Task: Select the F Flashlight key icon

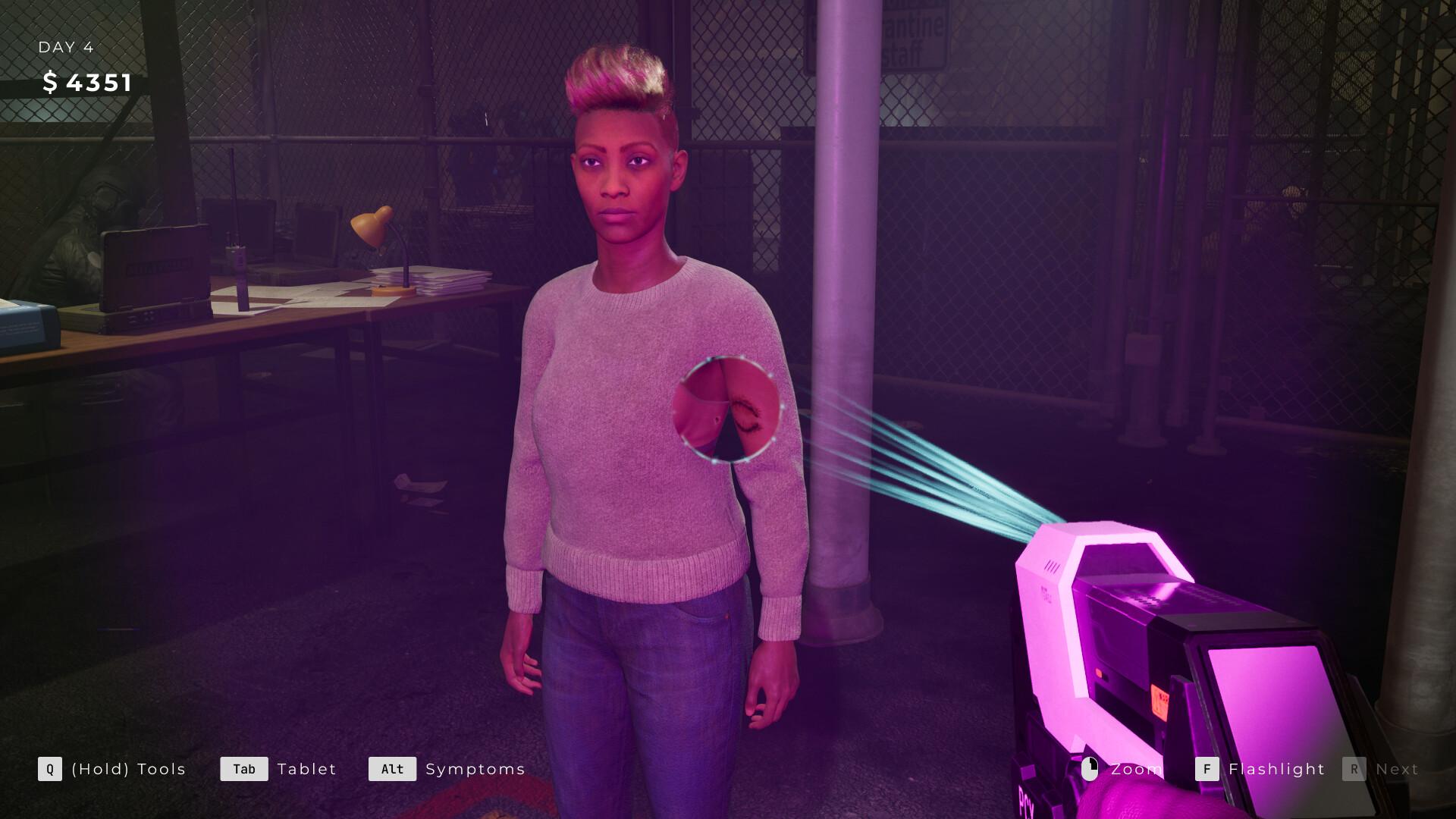Action: coord(1206,769)
